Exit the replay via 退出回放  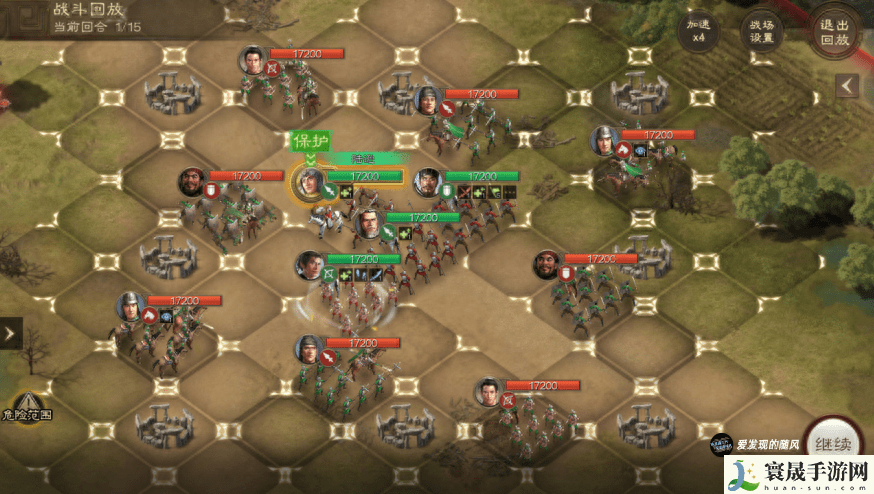pos(833,33)
